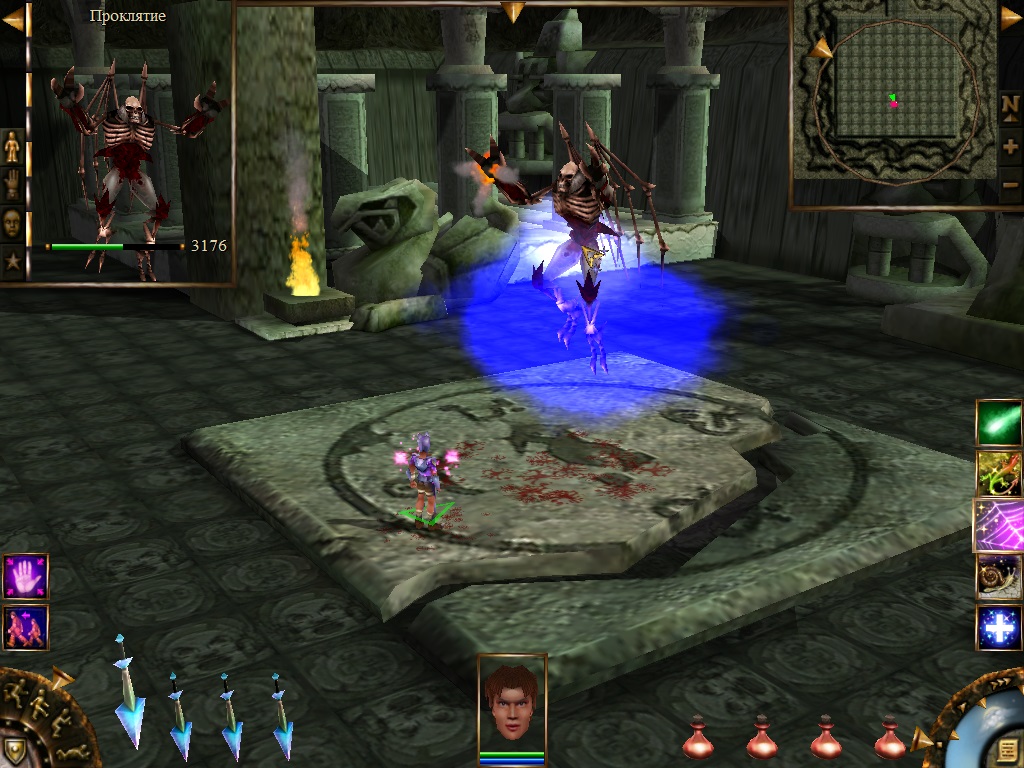Viewport: 1024px width, 768px height.
Task: Open the golden face tab
Action: tap(12, 222)
